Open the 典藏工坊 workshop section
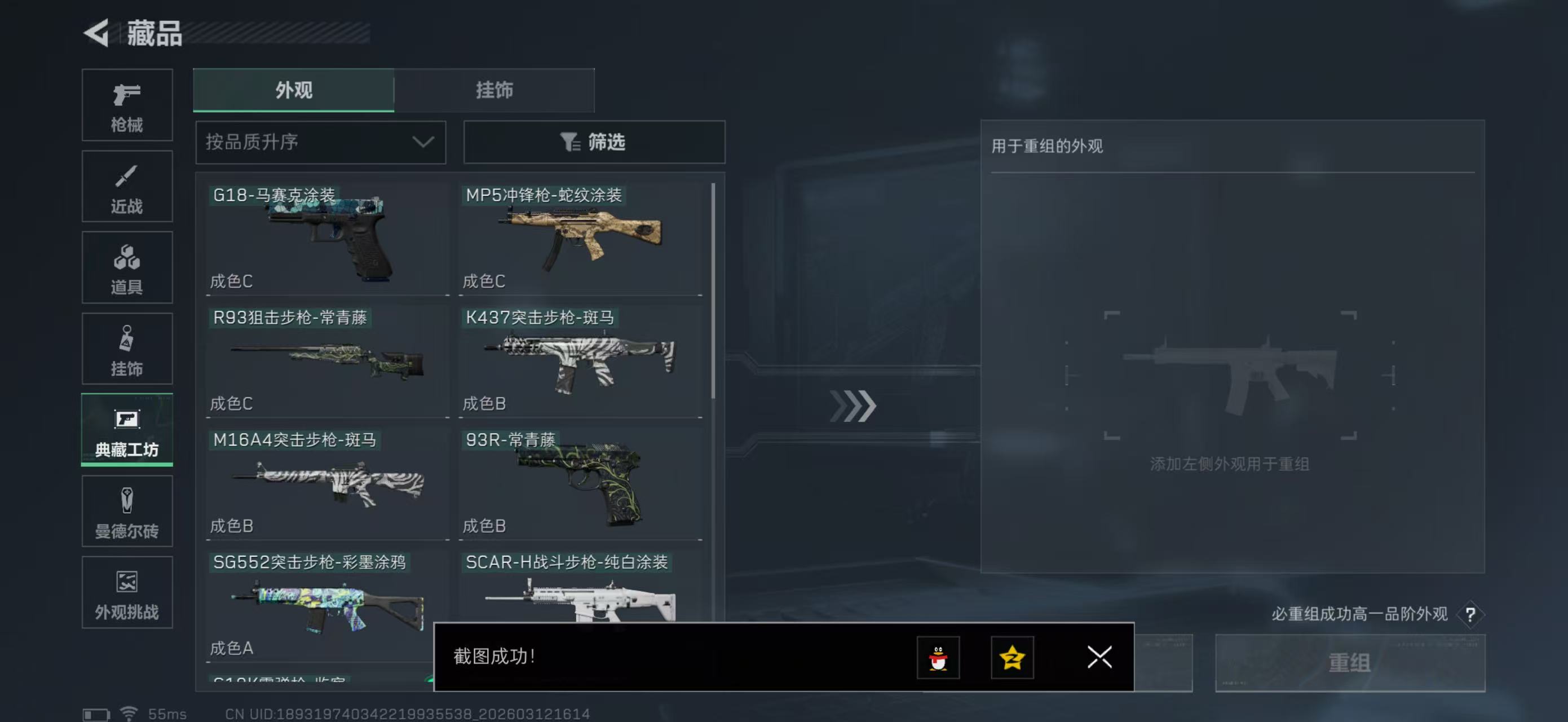This screenshot has height=722, width=1568. click(x=127, y=430)
